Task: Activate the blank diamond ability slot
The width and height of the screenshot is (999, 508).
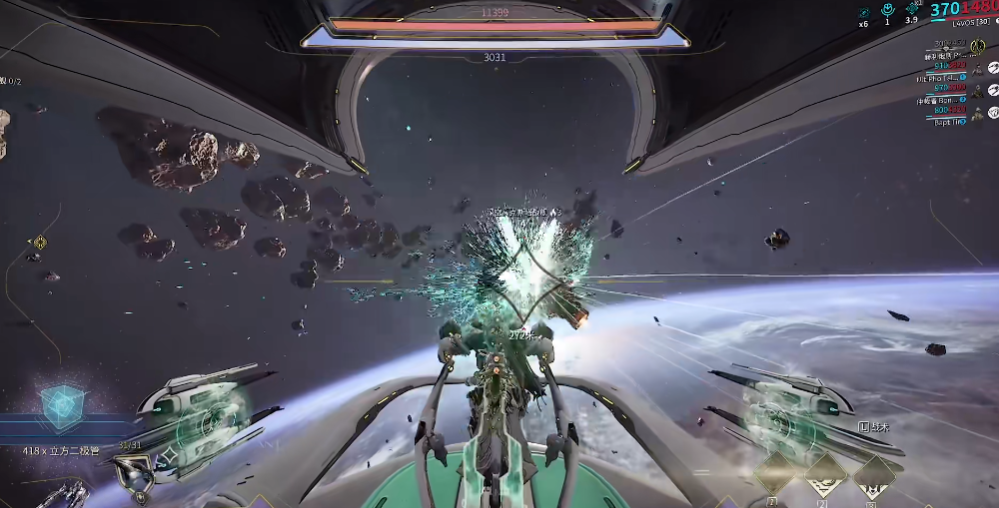Action: coord(774,473)
